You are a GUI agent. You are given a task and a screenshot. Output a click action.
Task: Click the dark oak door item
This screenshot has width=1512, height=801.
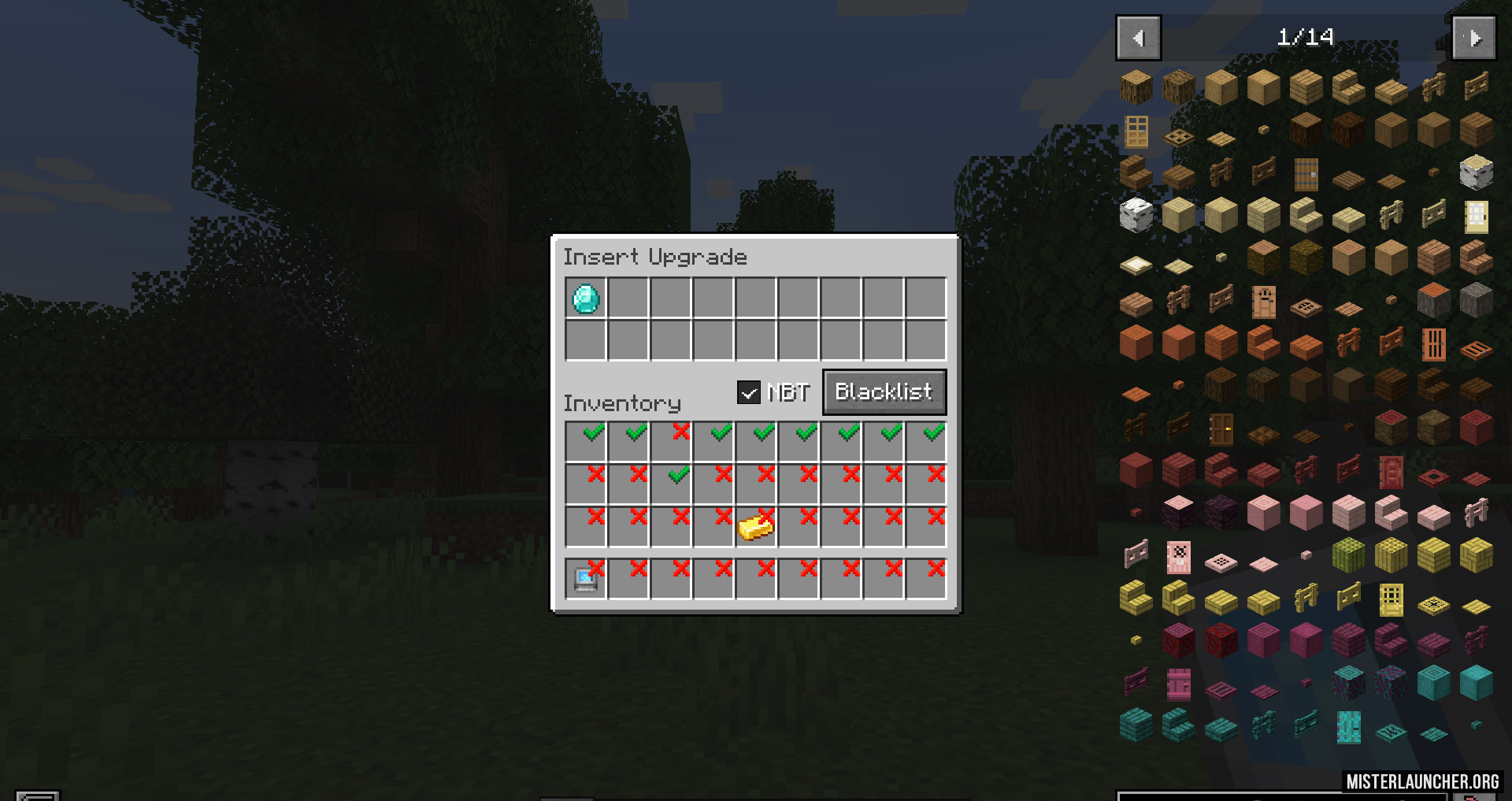pyautogui.click(x=1221, y=429)
